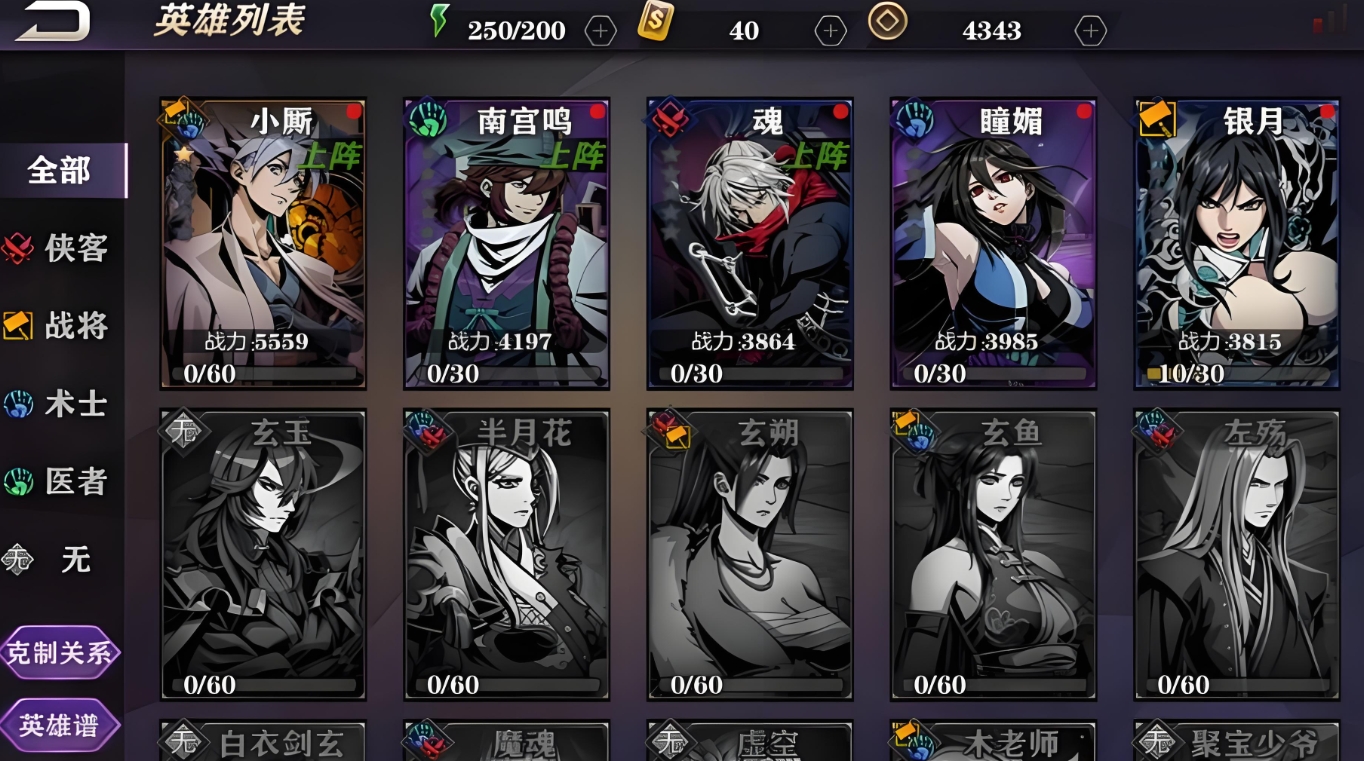Tap the plus button next to energy 250/200
The height and width of the screenshot is (761, 1364).
coord(599,30)
